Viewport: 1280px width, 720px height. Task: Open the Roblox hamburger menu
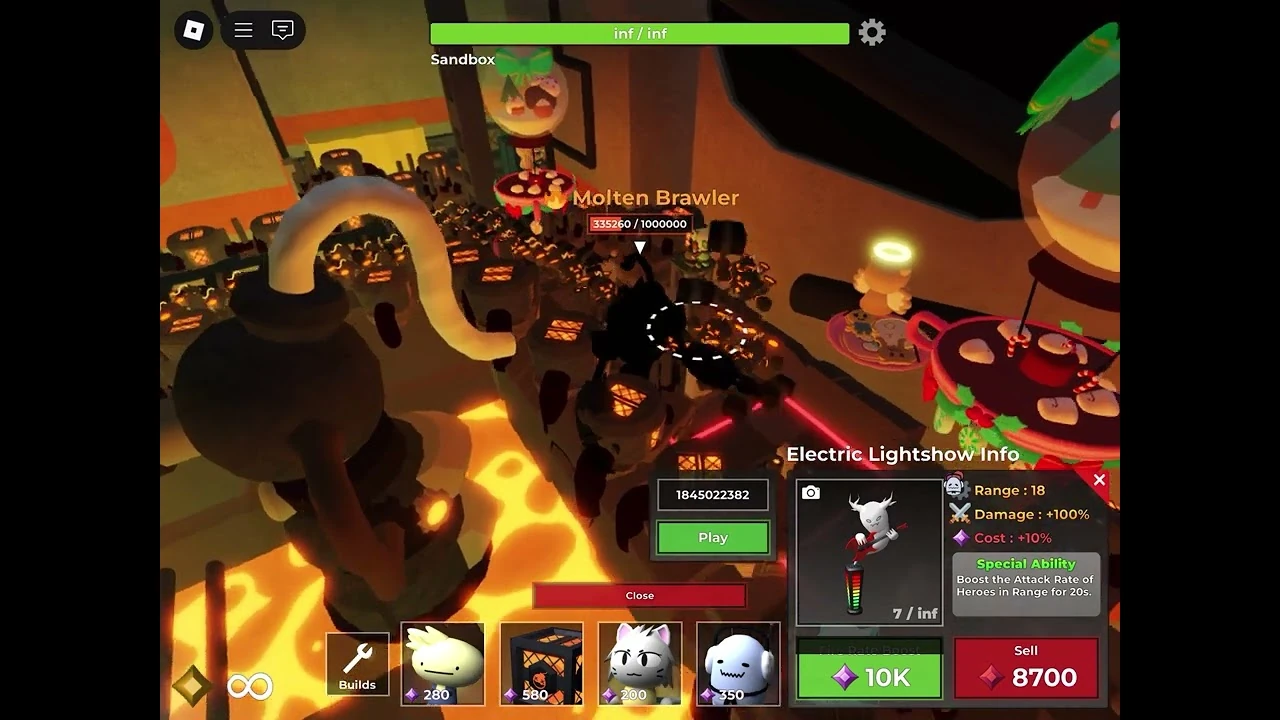[x=242, y=30]
